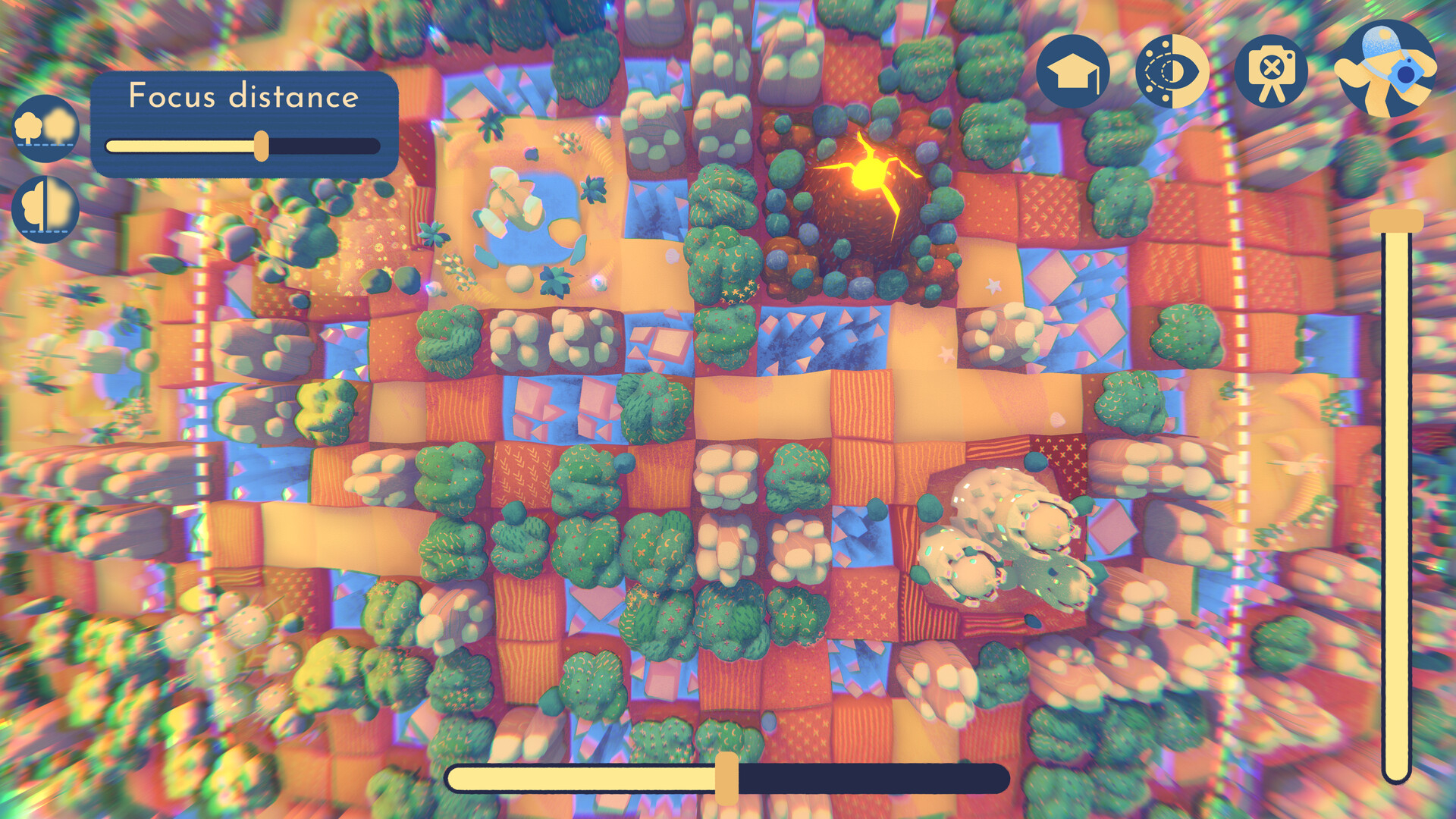1456x819 pixels.
Task: Click the Focus distance slider handle
Action: click(262, 146)
